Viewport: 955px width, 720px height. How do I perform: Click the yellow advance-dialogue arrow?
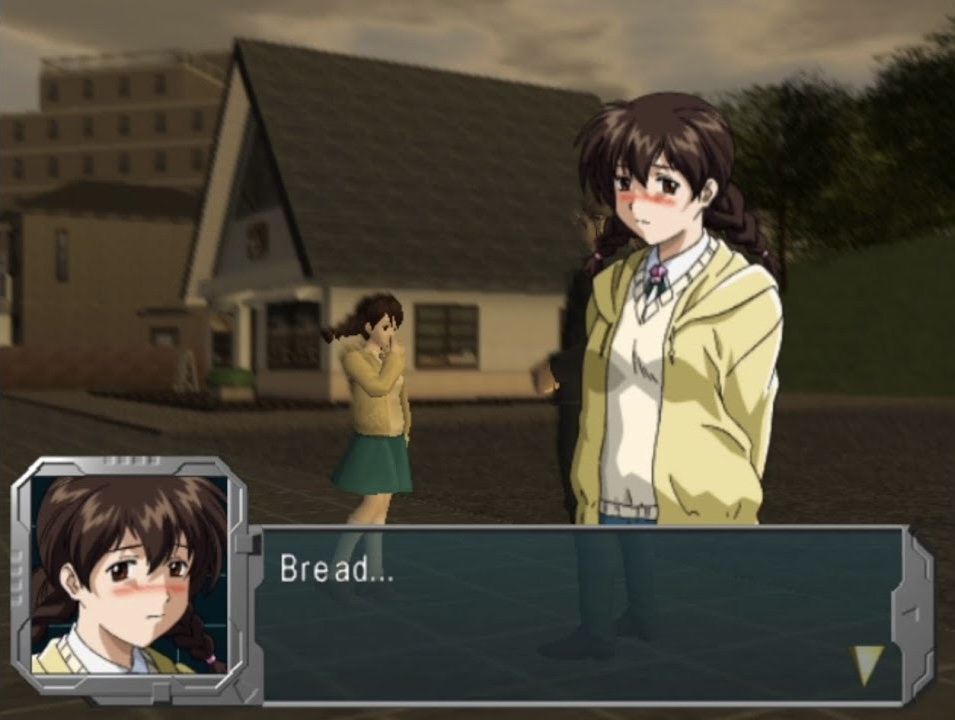[x=866, y=663]
